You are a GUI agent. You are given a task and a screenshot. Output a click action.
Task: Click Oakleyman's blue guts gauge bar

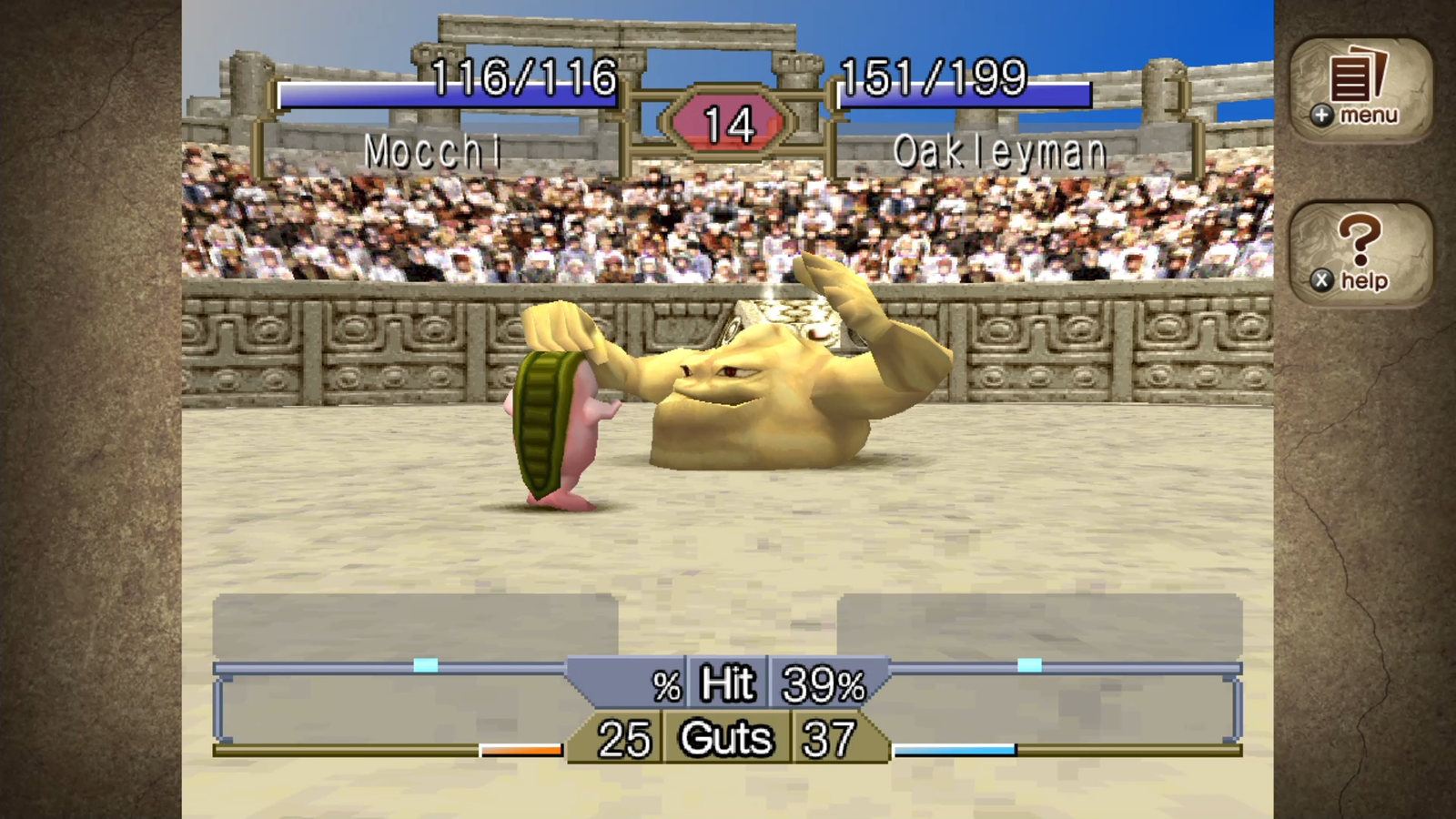954,750
